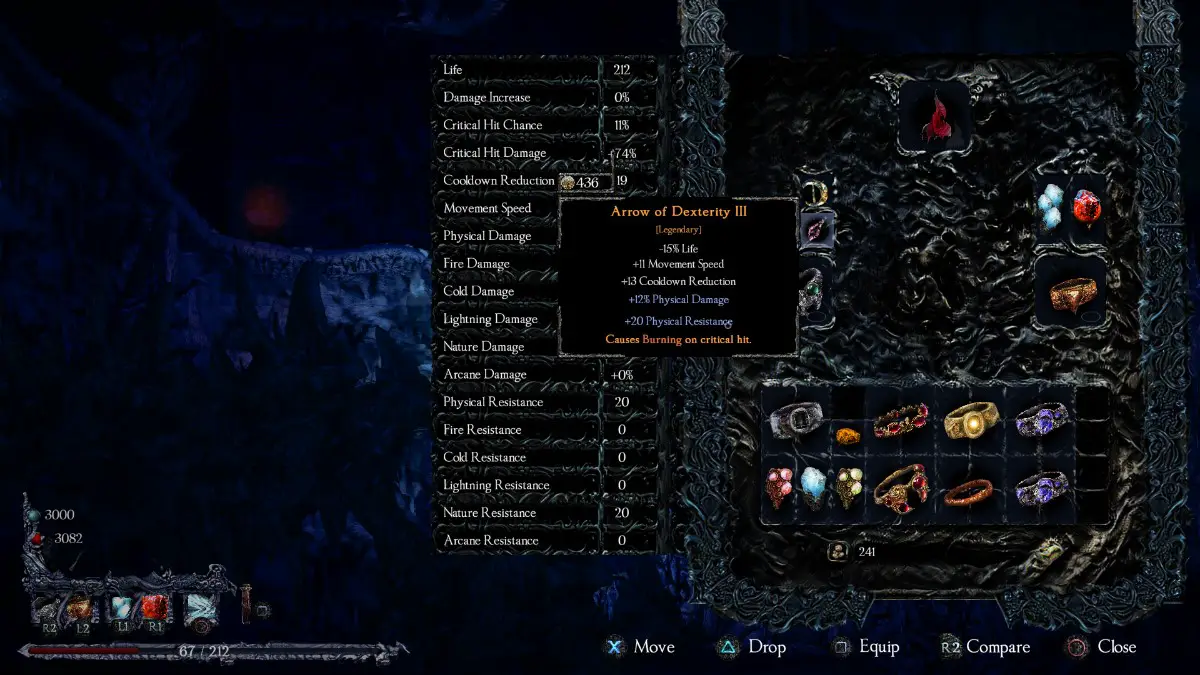Select the green and white gem cluster
This screenshot has width=1200, height=675.
tap(848, 488)
